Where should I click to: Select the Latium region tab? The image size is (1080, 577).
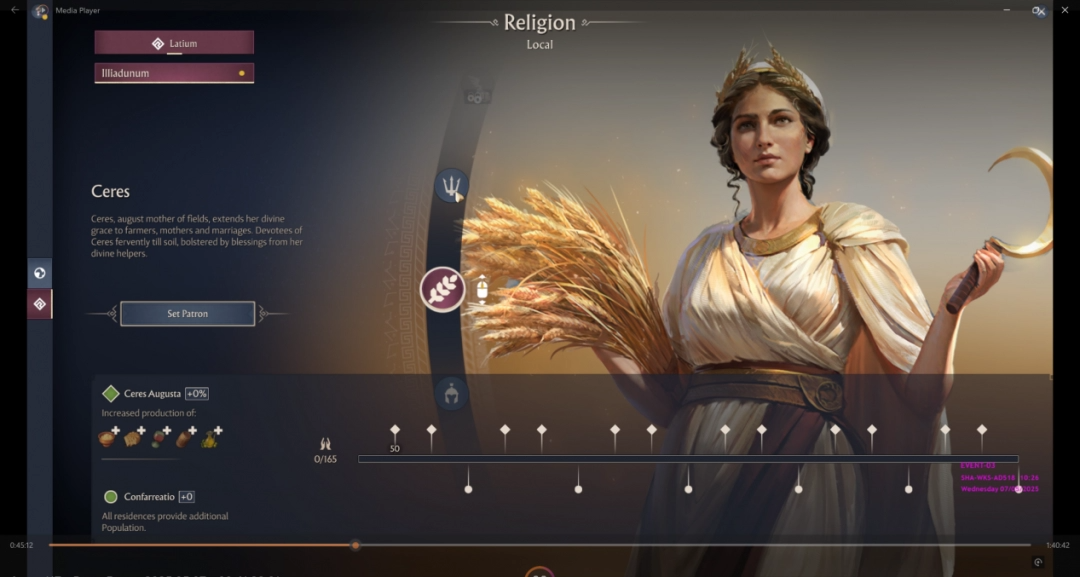pyautogui.click(x=174, y=43)
